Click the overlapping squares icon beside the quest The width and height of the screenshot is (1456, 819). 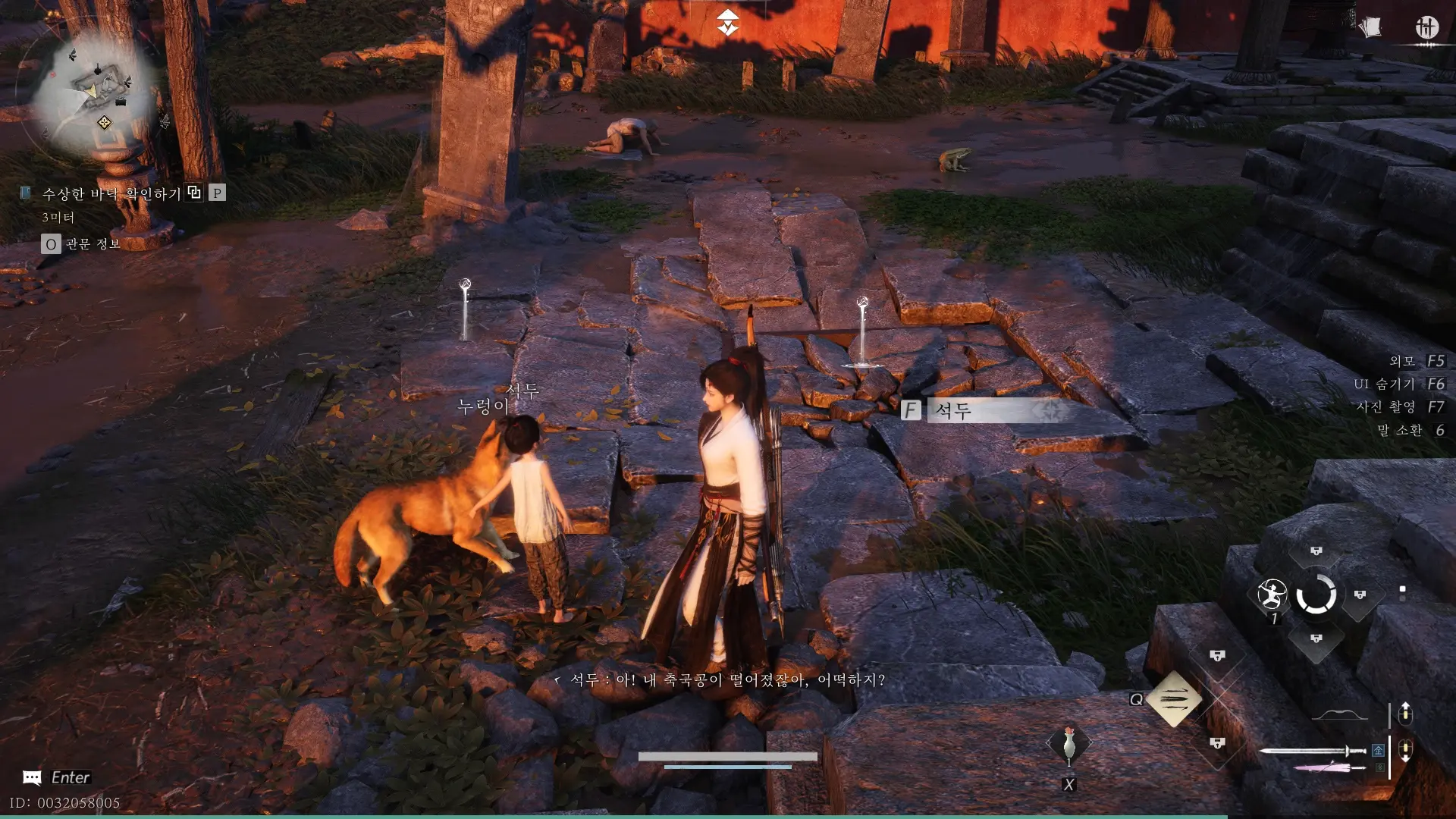[x=194, y=193]
